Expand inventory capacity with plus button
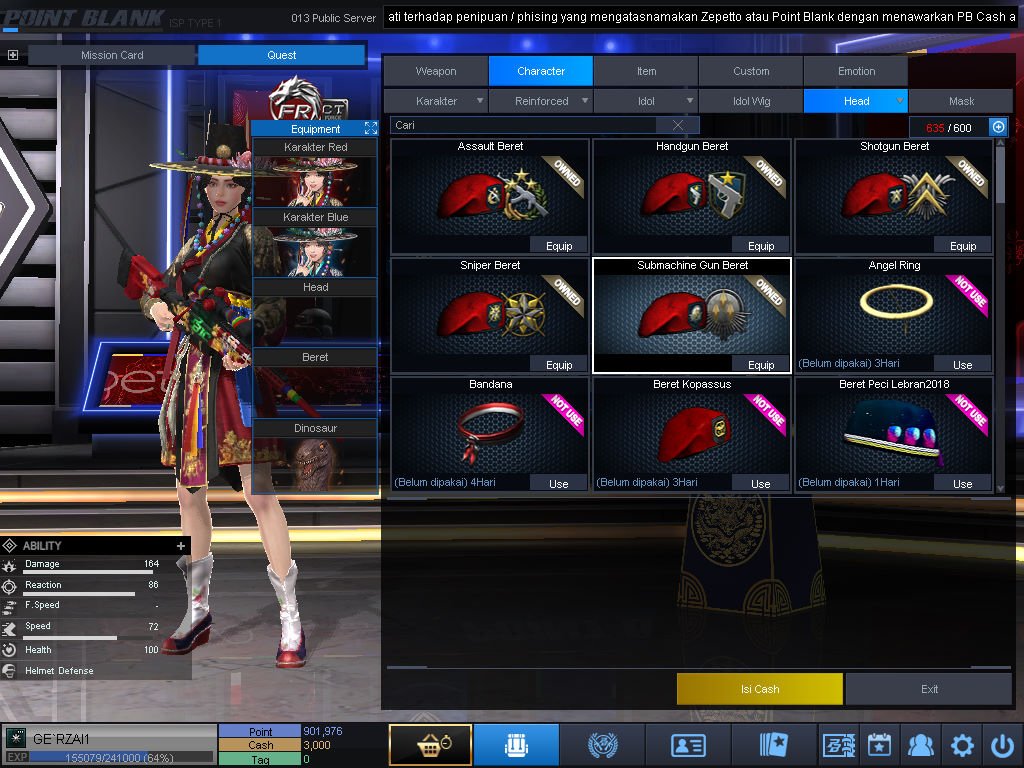 coord(997,127)
